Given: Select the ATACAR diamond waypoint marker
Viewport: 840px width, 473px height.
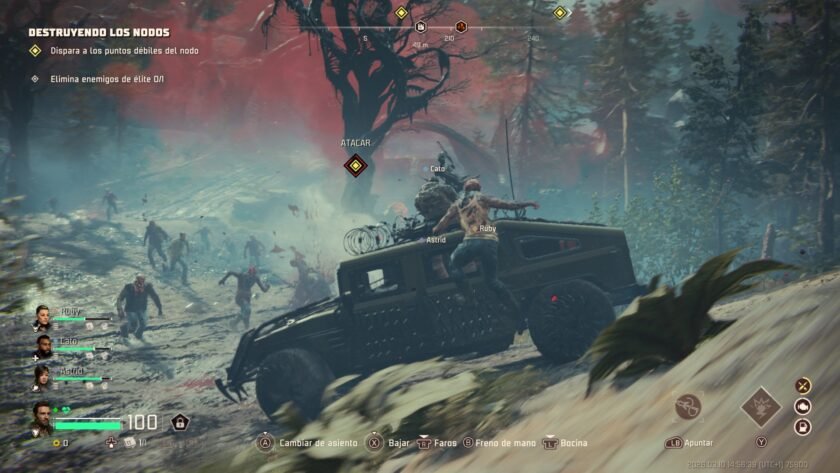Looking at the screenshot, I should [x=354, y=165].
